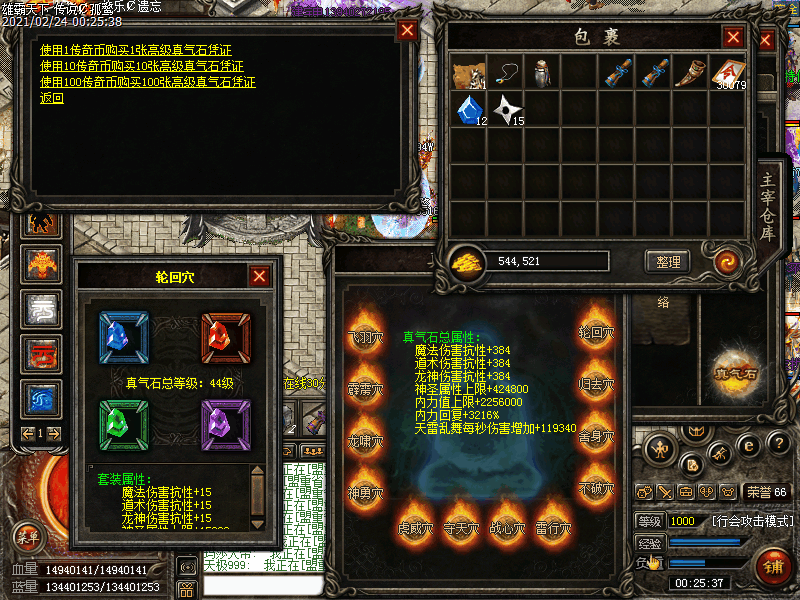Sort the bag with the 整理 button

(x=668, y=262)
